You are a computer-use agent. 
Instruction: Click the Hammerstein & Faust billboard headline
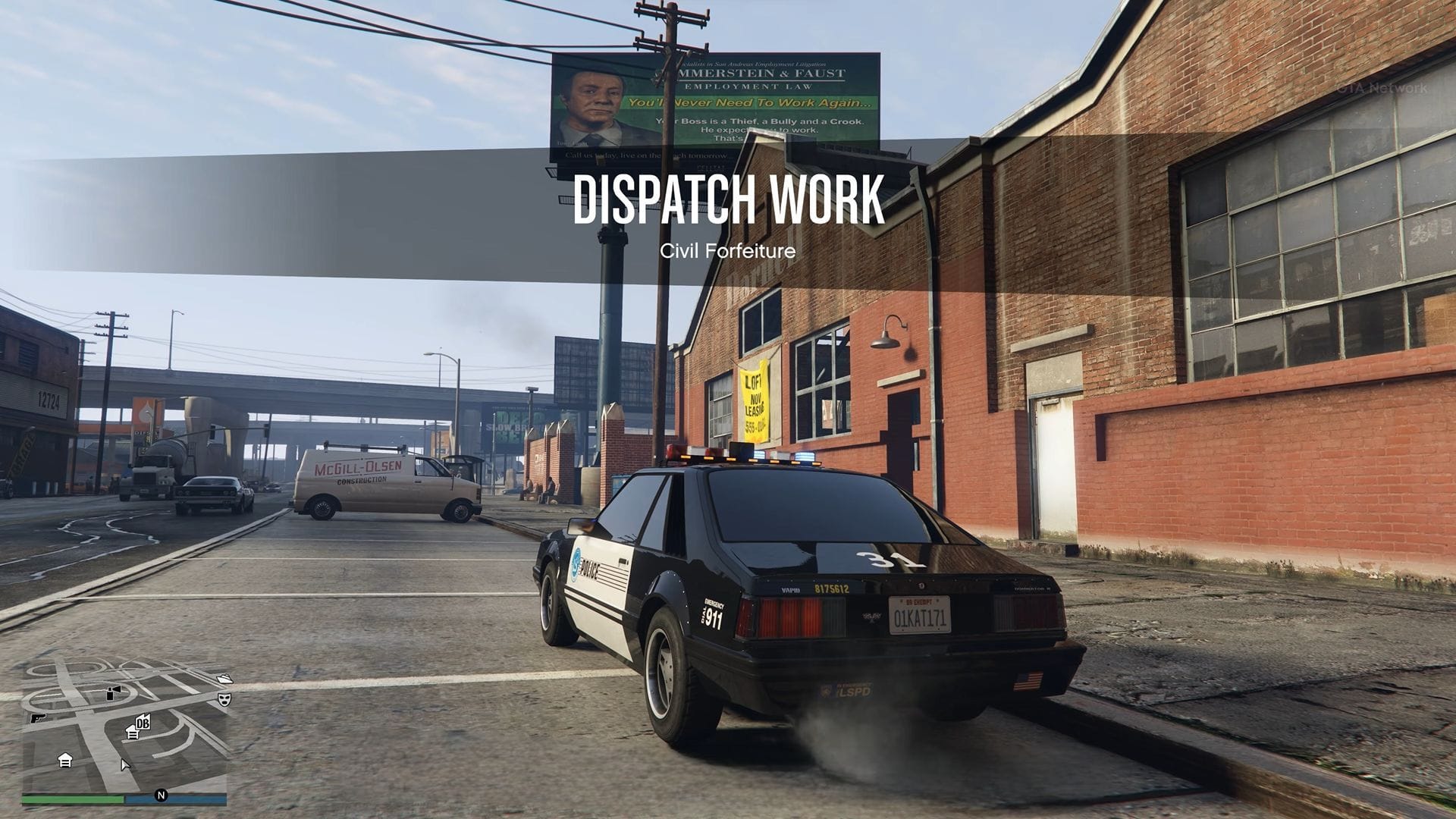pyautogui.click(x=747, y=76)
